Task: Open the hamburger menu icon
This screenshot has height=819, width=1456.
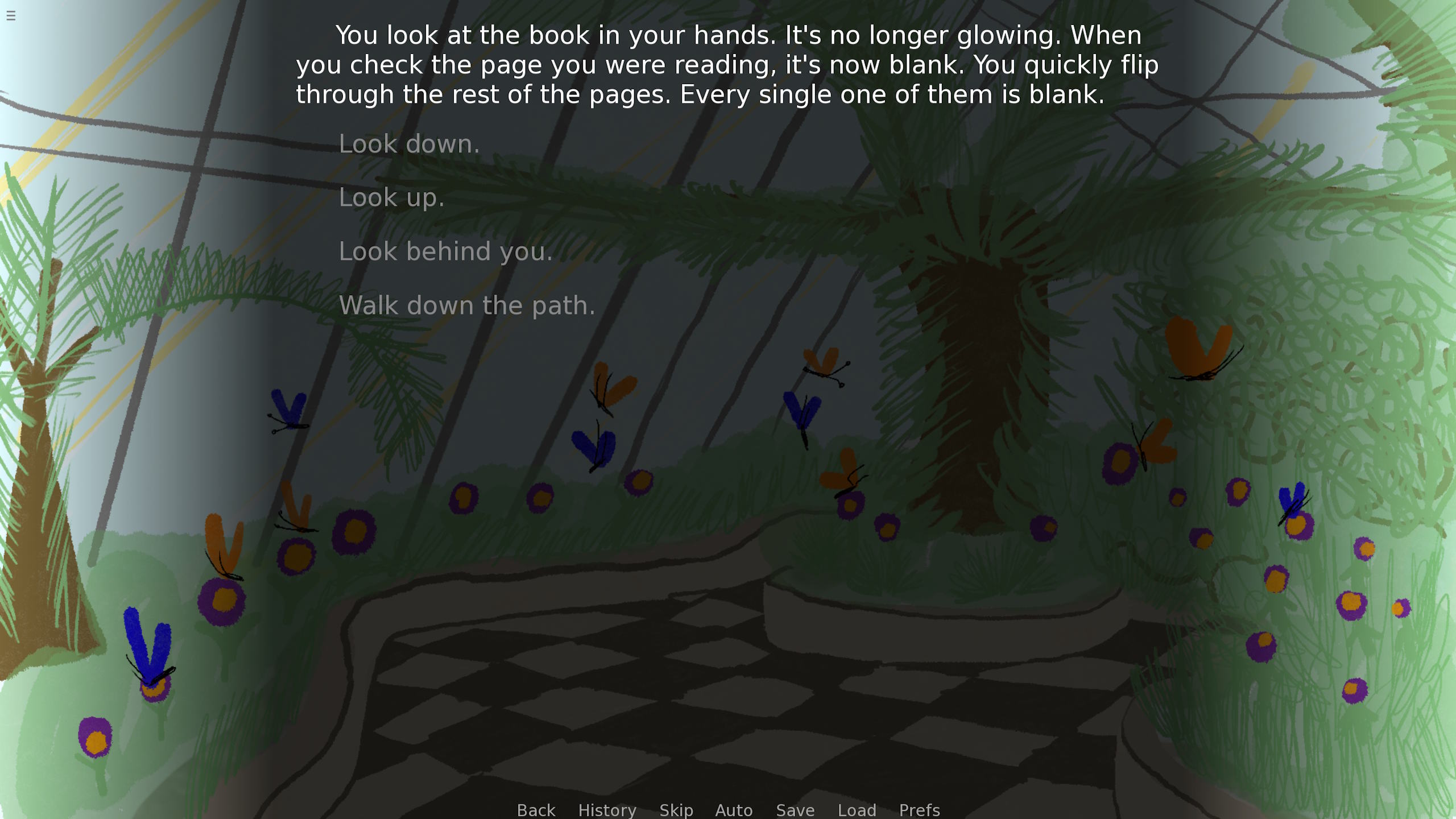Action: pyautogui.click(x=11, y=15)
